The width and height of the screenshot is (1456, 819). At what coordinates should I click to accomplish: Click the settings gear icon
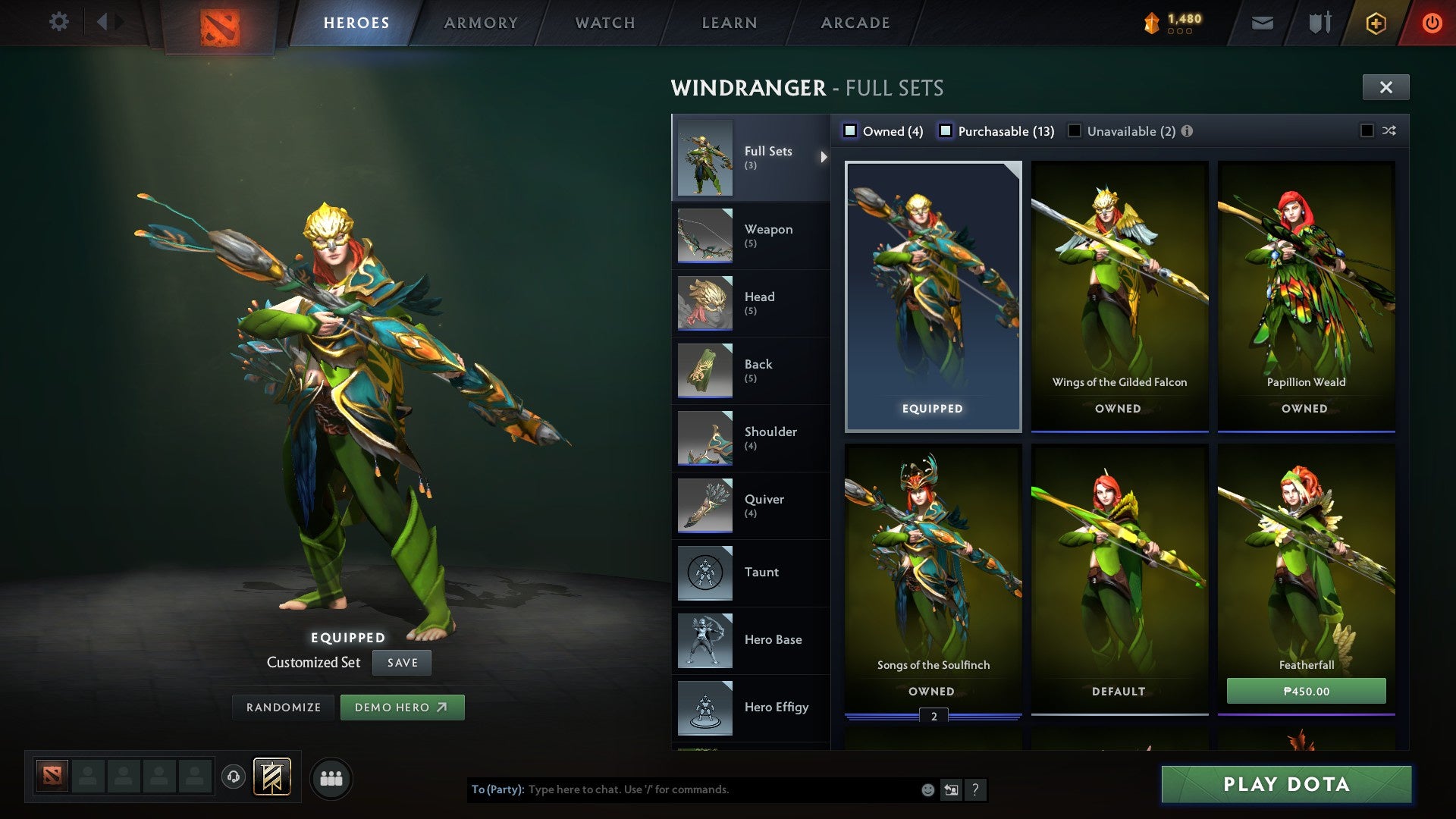click(58, 22)
